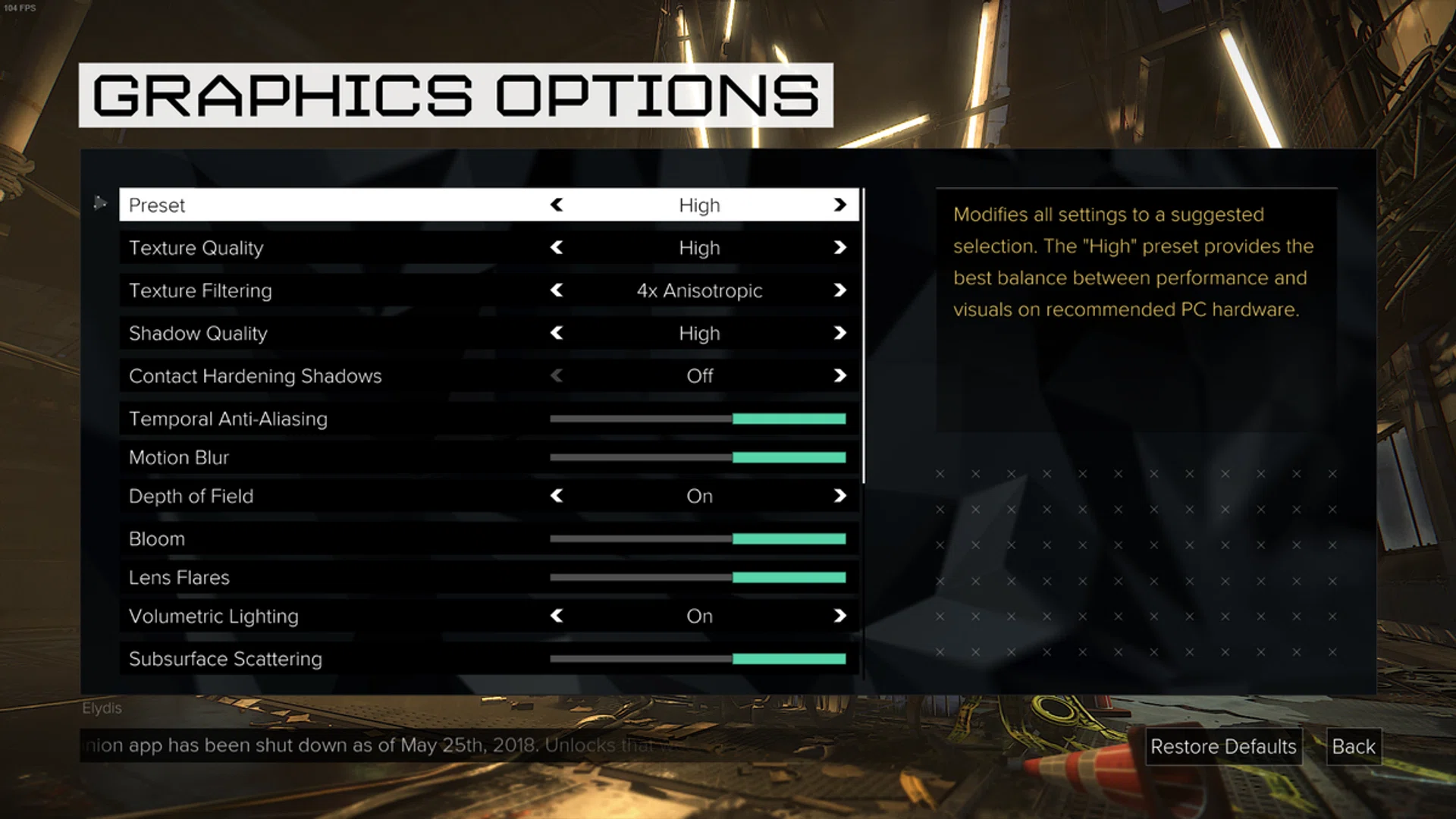
Task: Lower the Preset with left arrow
Action: click(557, 205)
